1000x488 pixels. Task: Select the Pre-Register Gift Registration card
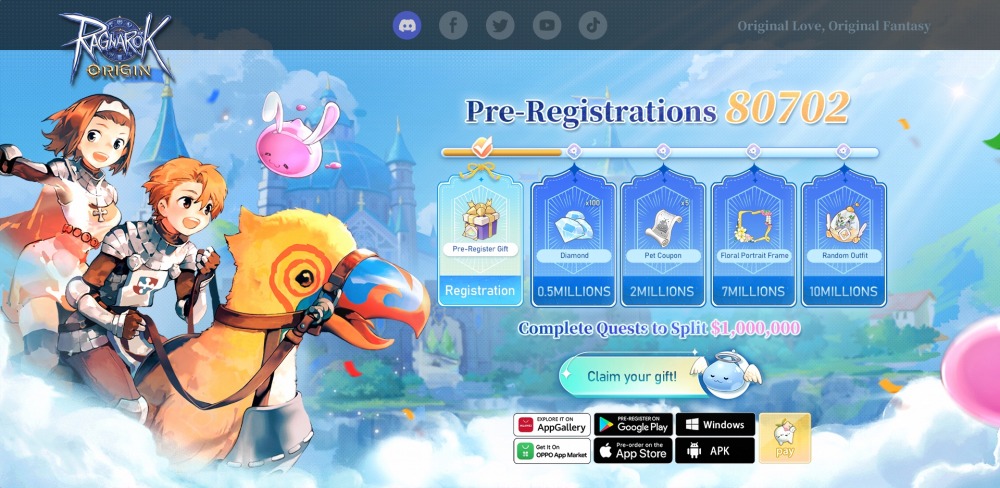[x=480, y=236]
